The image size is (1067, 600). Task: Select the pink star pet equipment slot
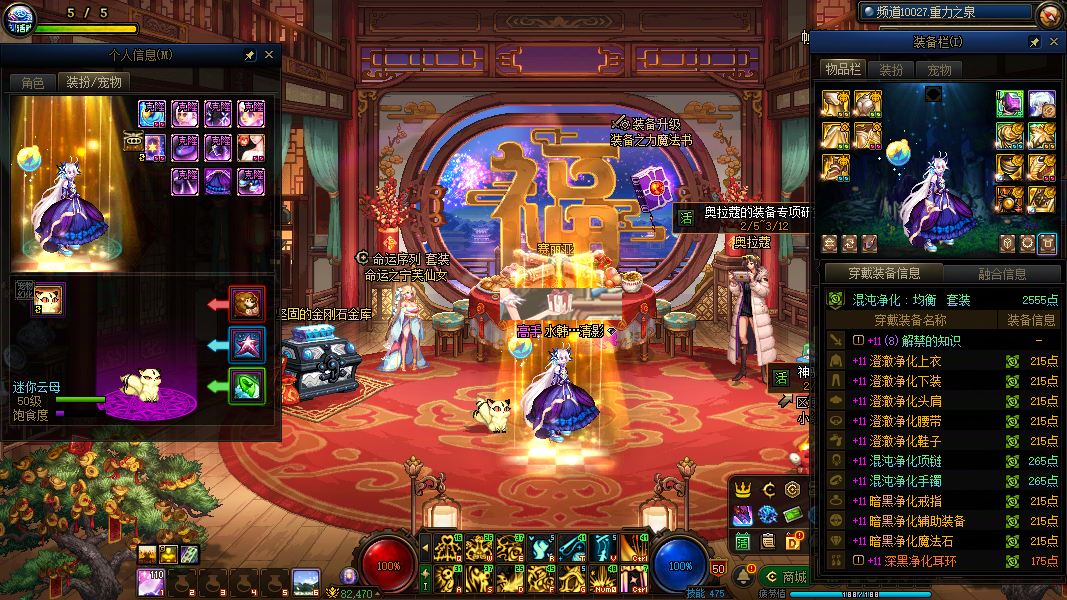(x=246, y=344)
